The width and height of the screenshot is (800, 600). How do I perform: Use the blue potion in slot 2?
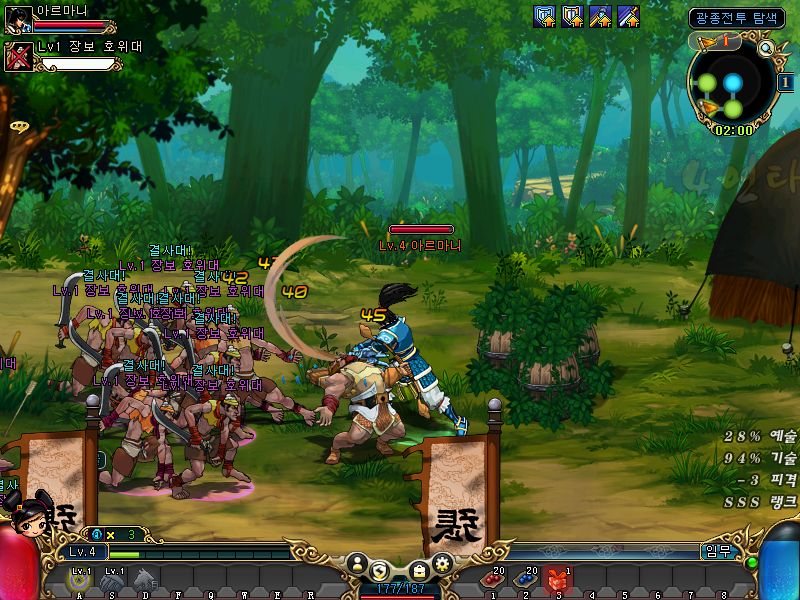(525, 580)
